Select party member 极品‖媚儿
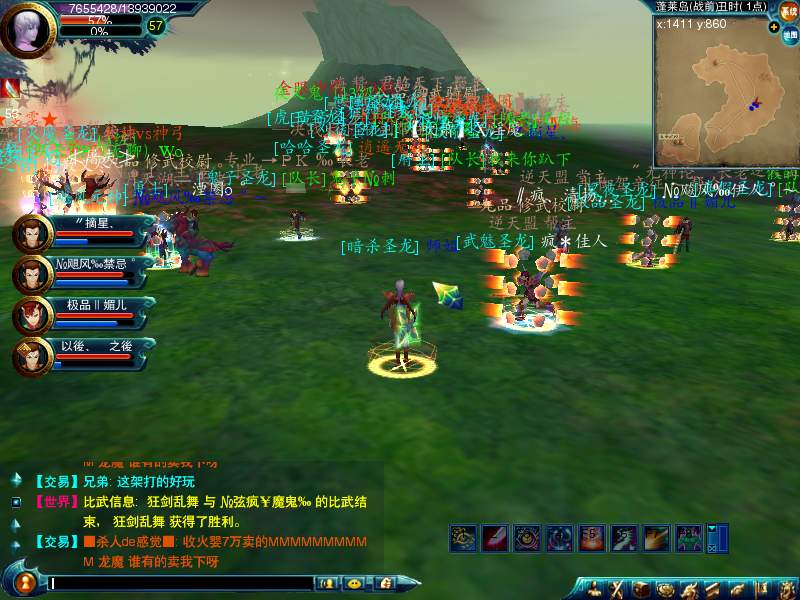 coord(33,315)
